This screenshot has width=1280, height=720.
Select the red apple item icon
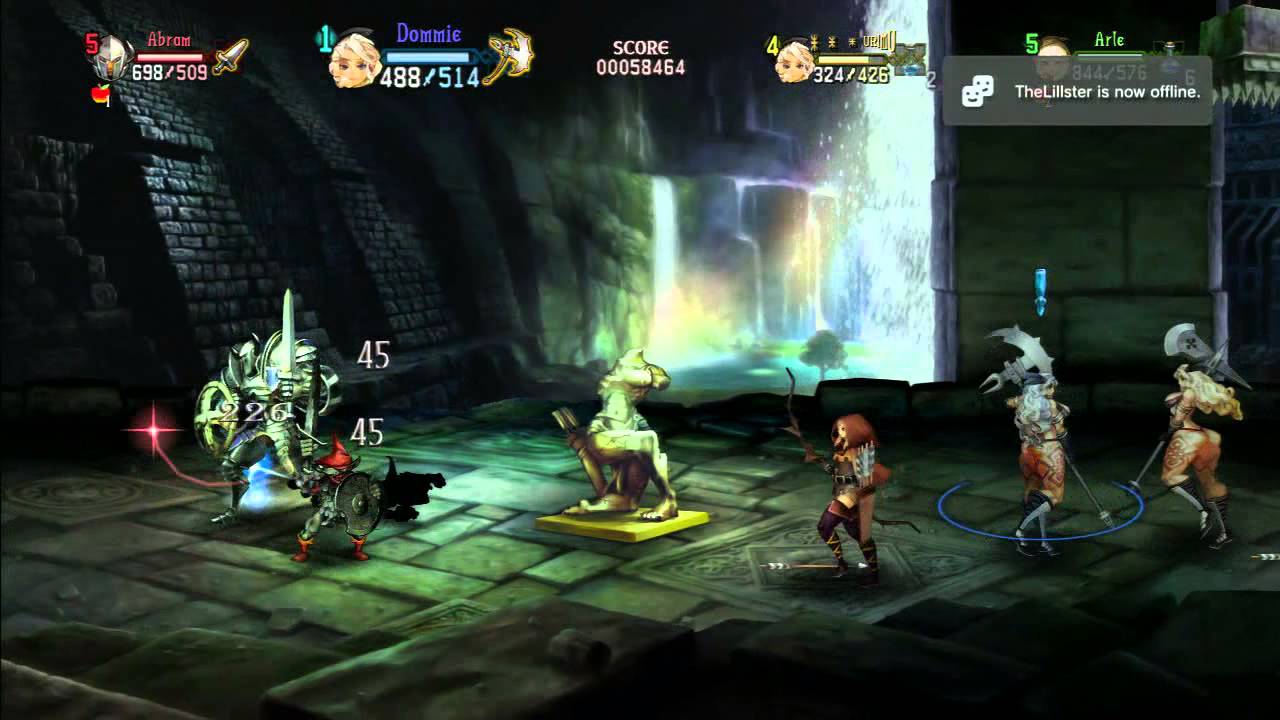tap(99, 95)
